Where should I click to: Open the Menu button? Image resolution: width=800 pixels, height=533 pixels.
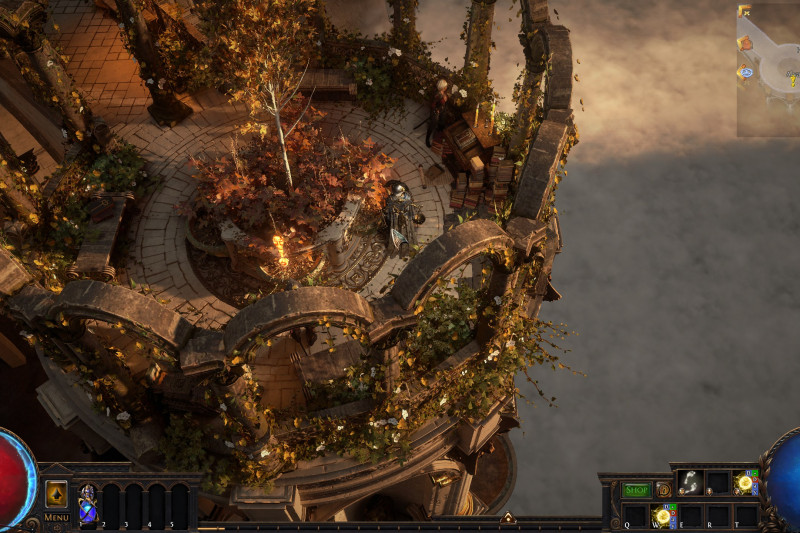56,517
